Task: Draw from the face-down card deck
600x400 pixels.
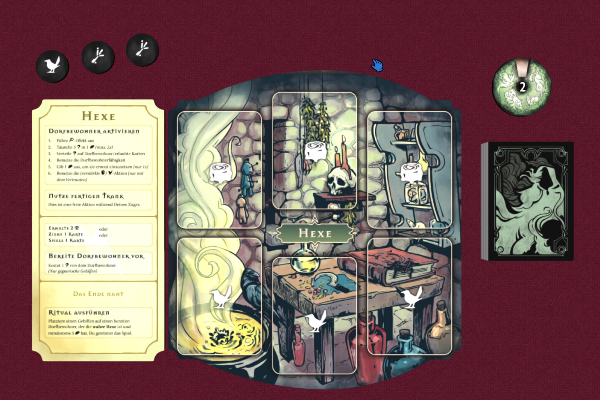Action: 528,204
